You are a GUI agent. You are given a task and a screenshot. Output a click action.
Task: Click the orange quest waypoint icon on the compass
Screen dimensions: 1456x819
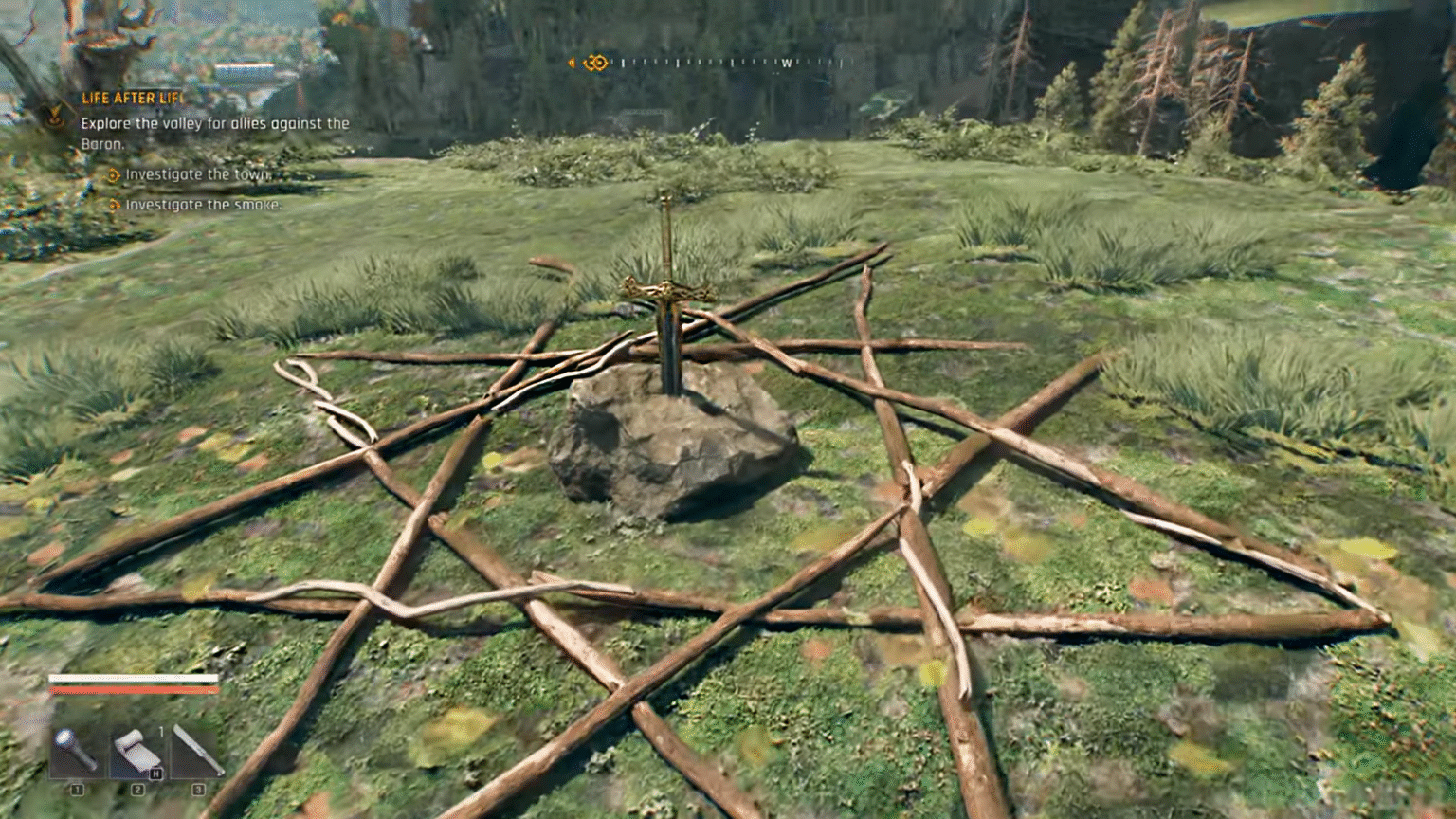[x=595, y=63]
